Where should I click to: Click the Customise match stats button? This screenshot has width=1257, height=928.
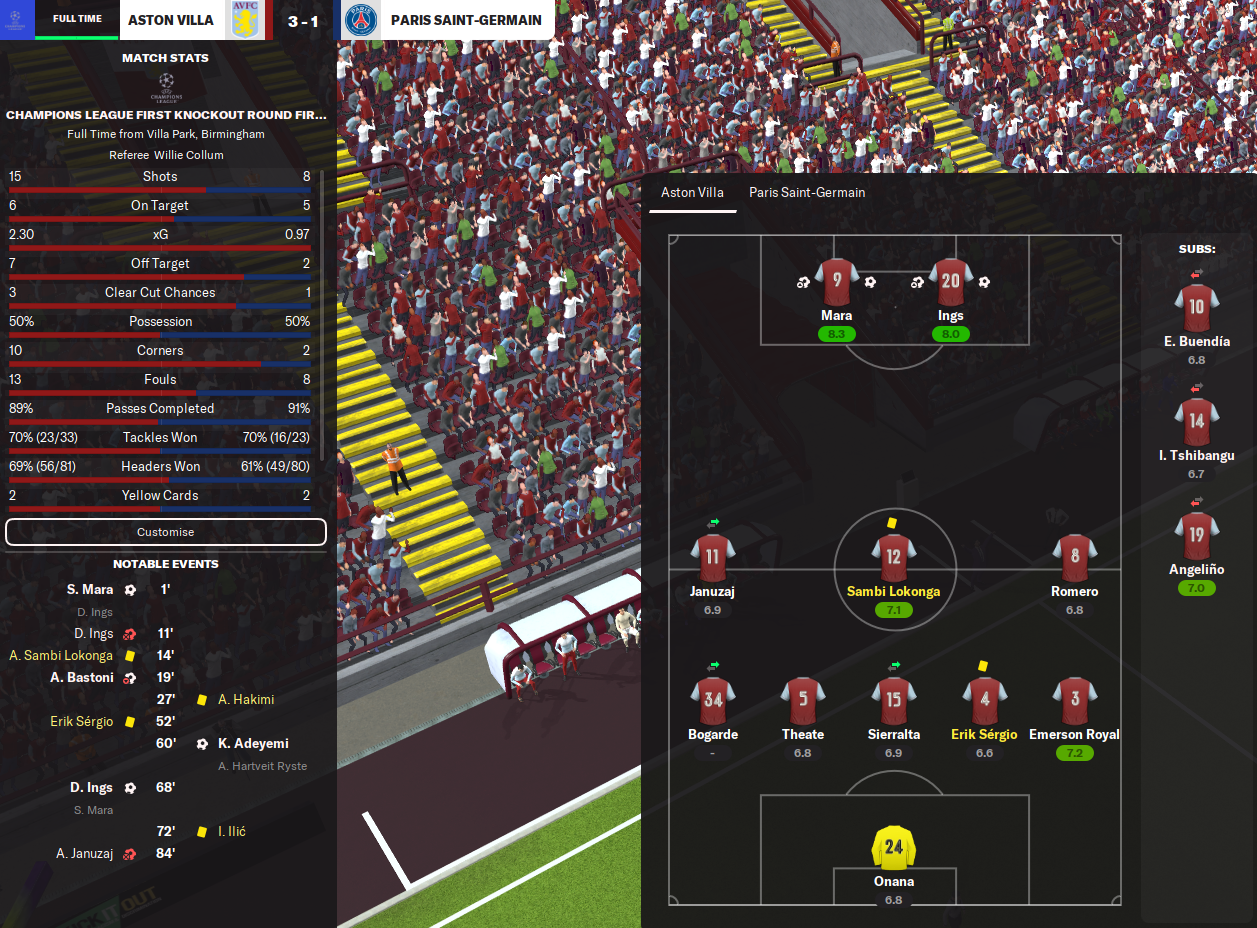(166, 532)
